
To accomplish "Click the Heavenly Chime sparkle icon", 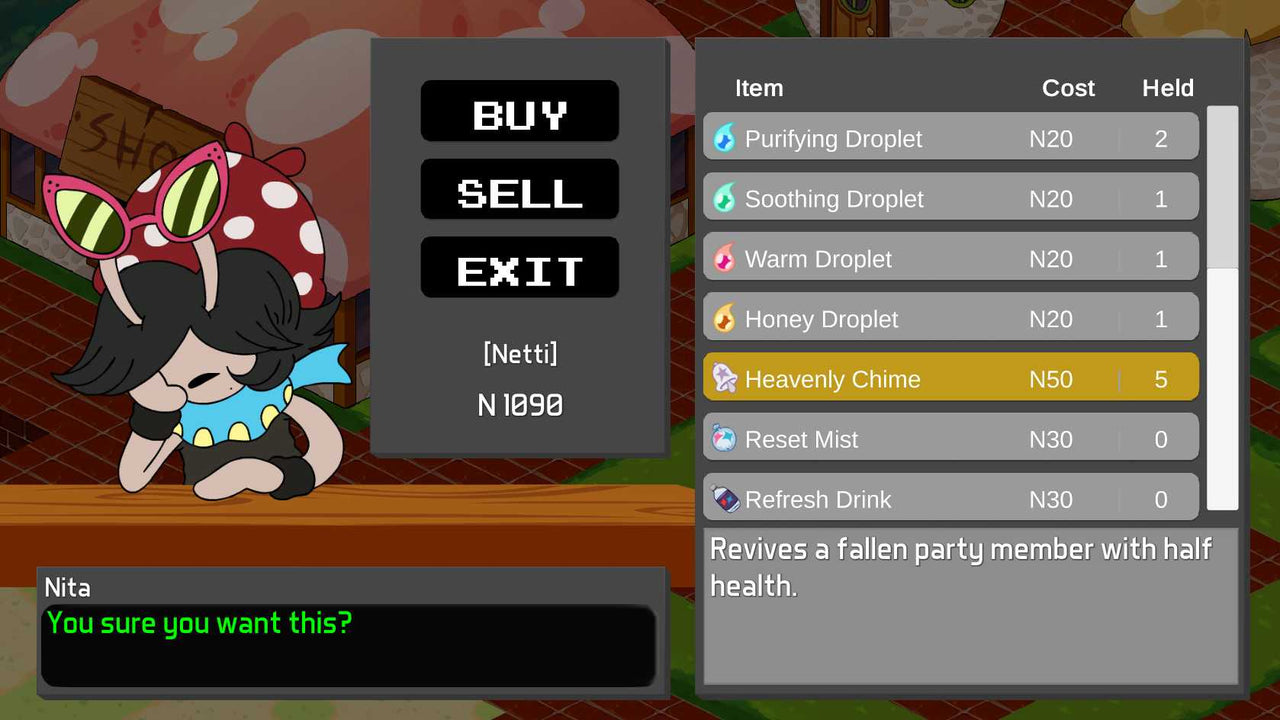I will [726, 378].
